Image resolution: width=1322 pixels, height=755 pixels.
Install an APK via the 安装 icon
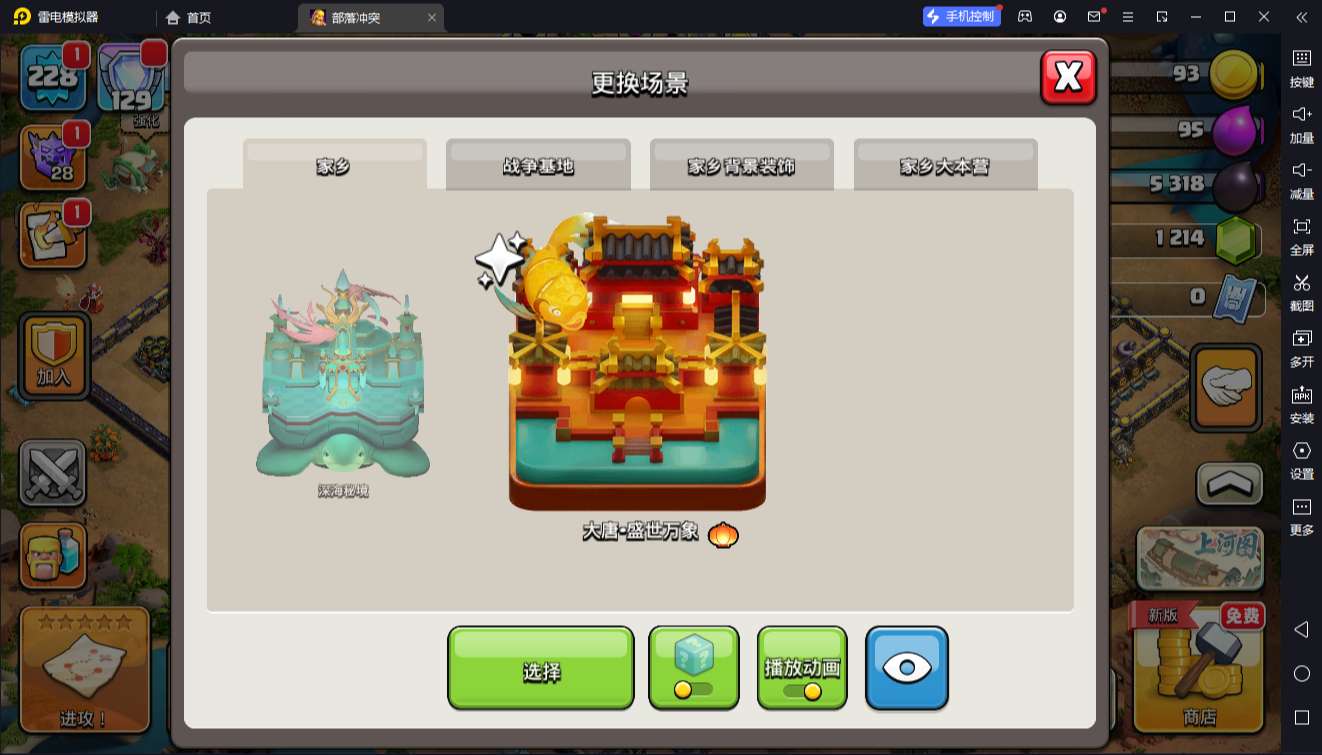[x=1303, y=404]
